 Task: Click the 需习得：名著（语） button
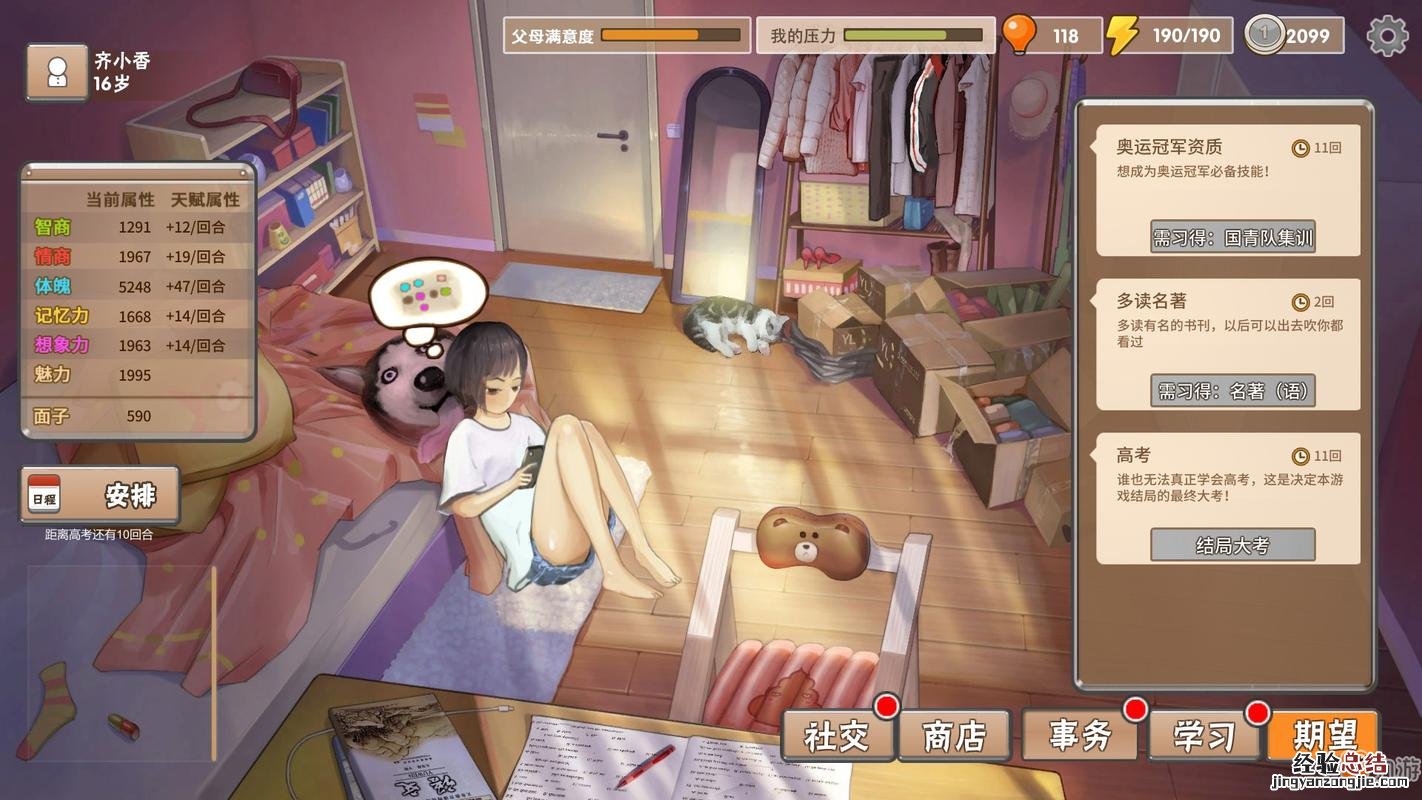pos(1232,390)
